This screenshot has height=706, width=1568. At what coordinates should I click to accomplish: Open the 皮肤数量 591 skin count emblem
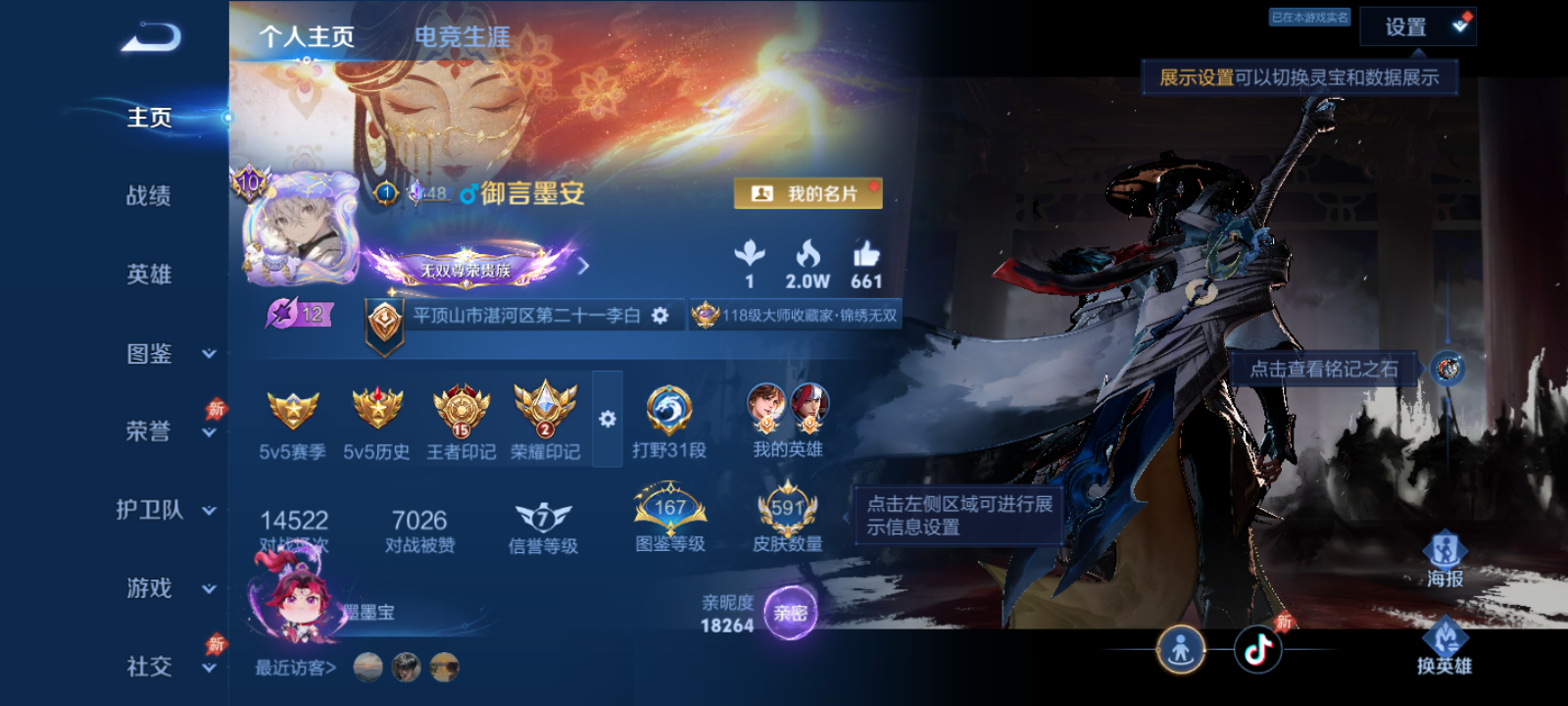click(788, 508)
